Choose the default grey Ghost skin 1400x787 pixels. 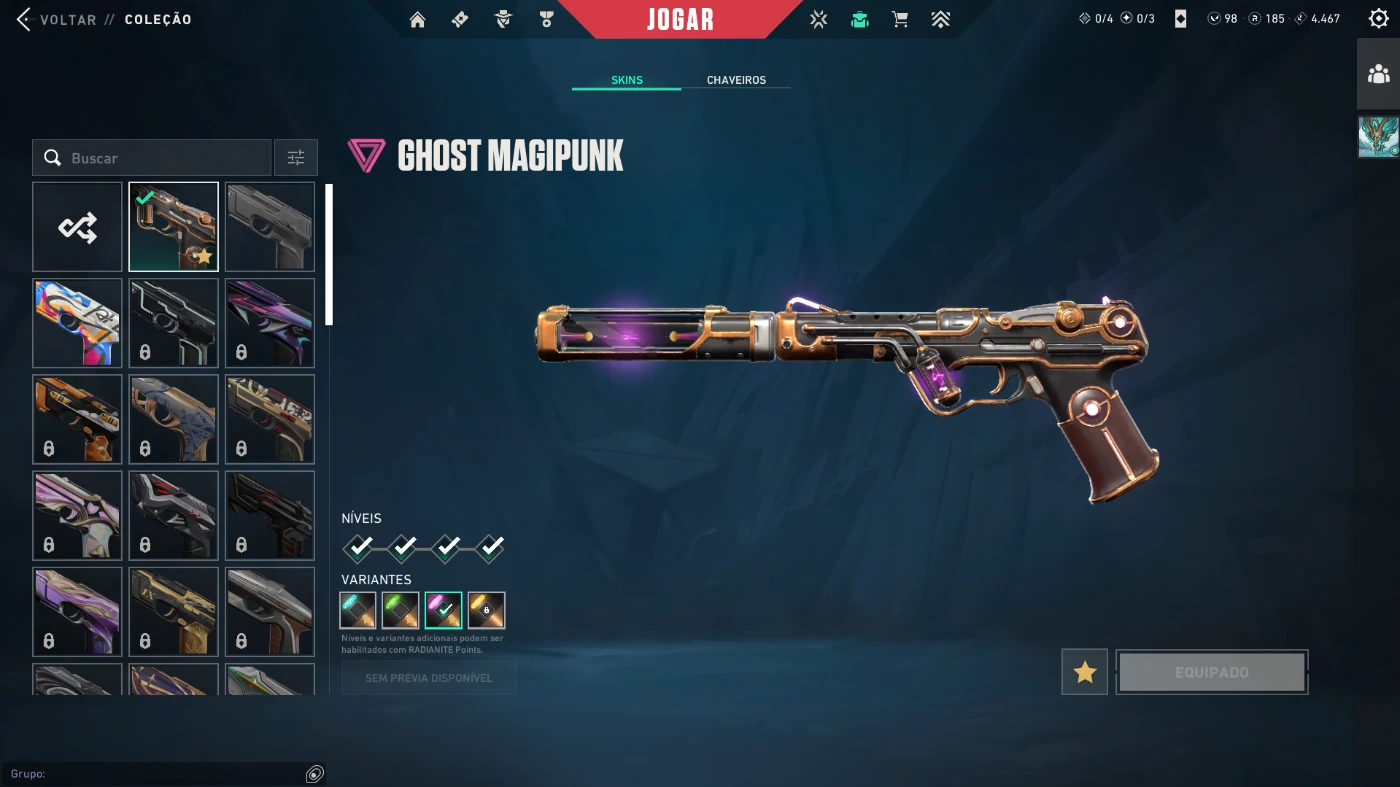270,227
